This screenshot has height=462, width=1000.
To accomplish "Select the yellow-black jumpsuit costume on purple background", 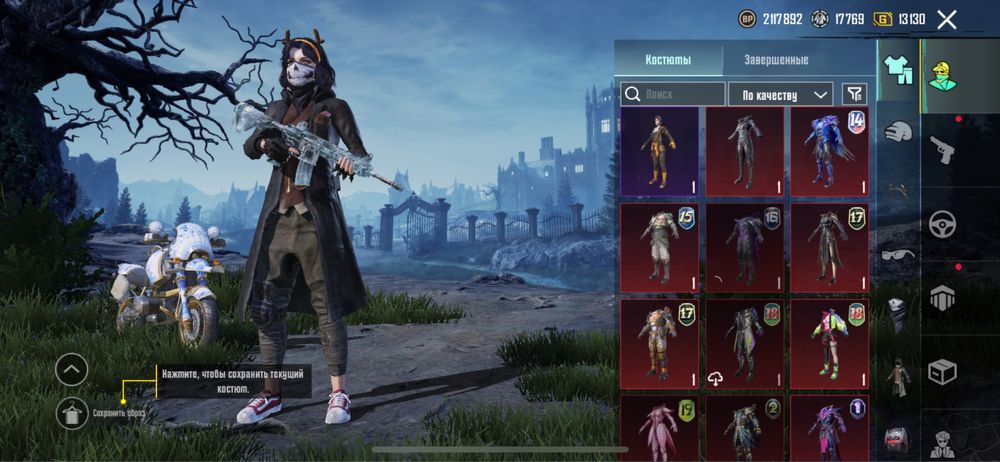I will click(659, 152).
